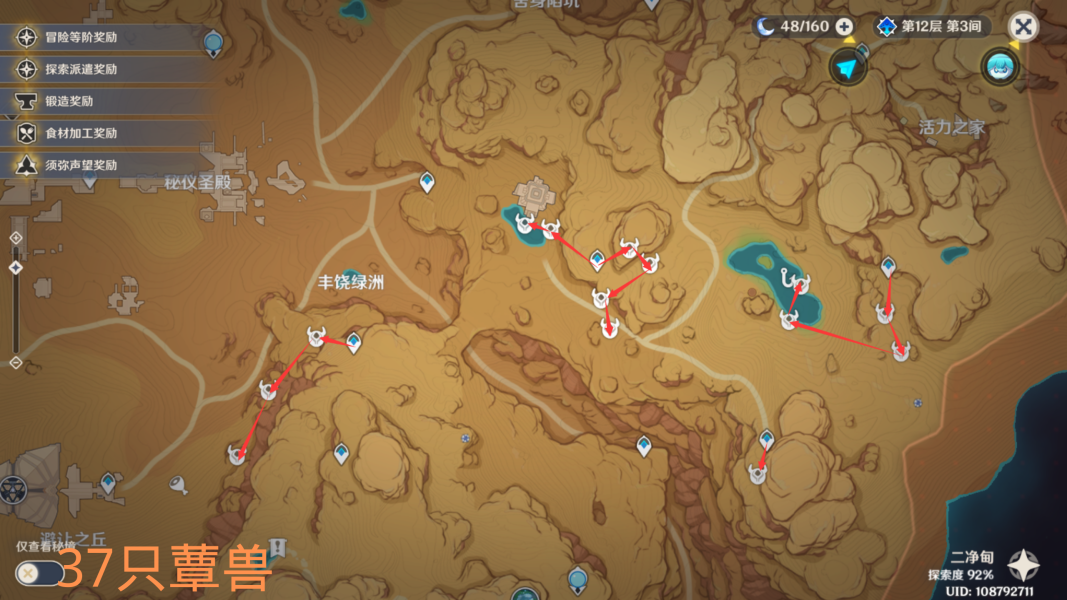Close the map with the X button
Viewport: 1067px width, 600px height.
coord(1022,26)
